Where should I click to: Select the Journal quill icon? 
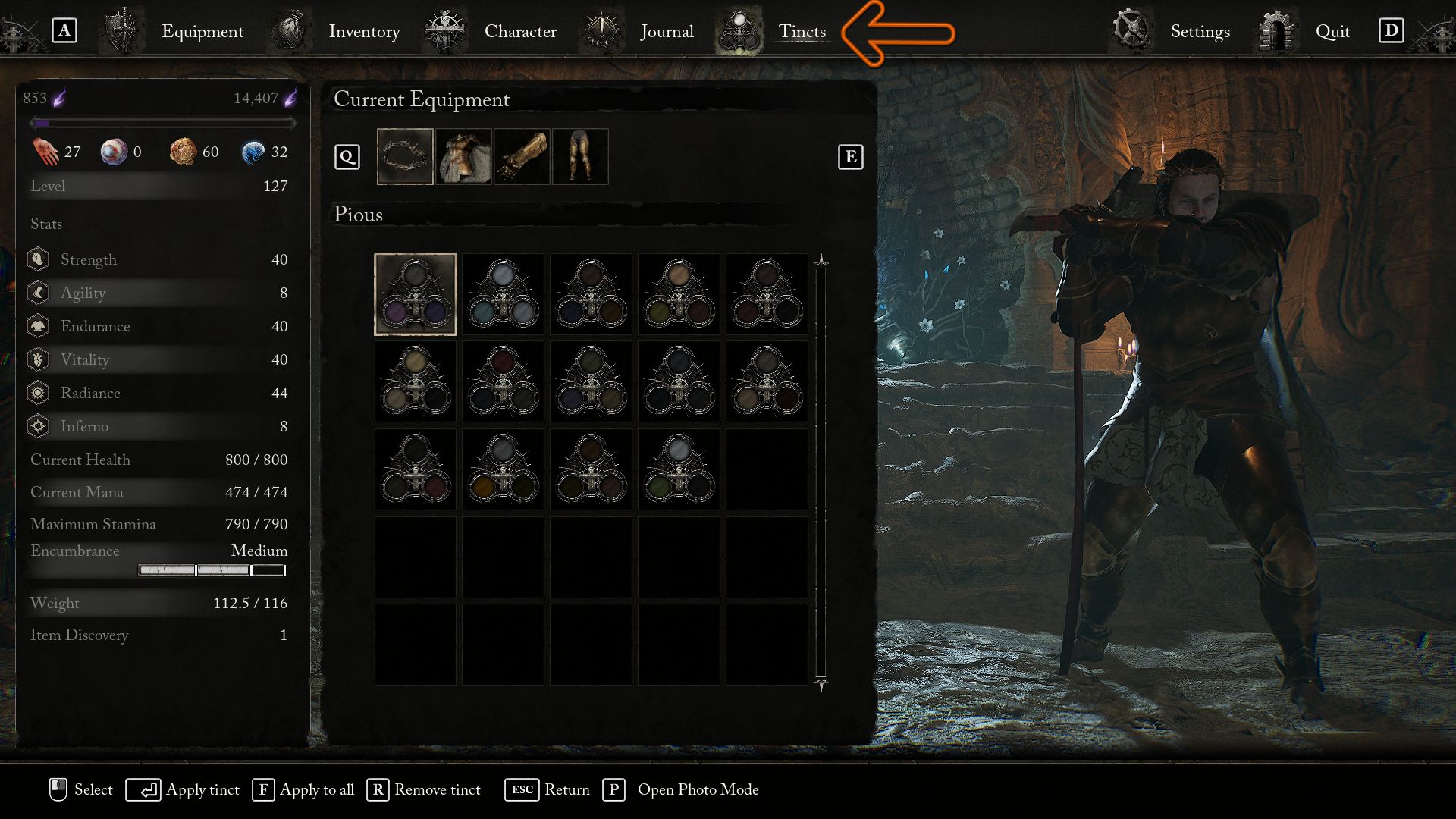click(601, 30)
